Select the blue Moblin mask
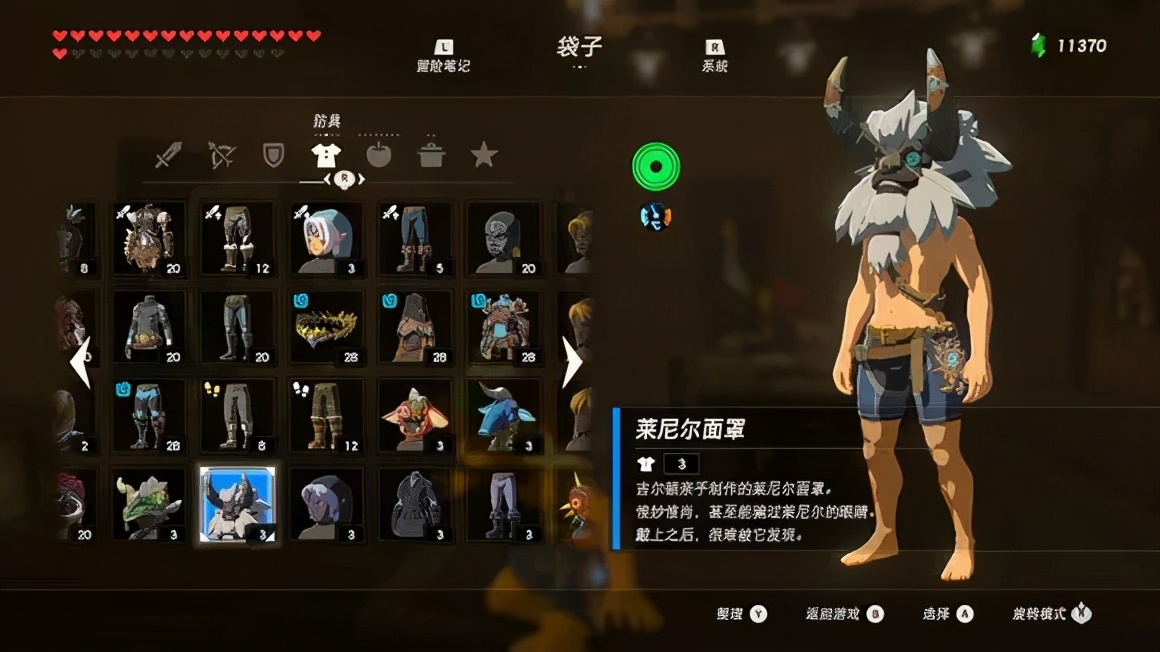Image resolution: width=1160 pixels, height=652 pixels. tap(503, 415)
